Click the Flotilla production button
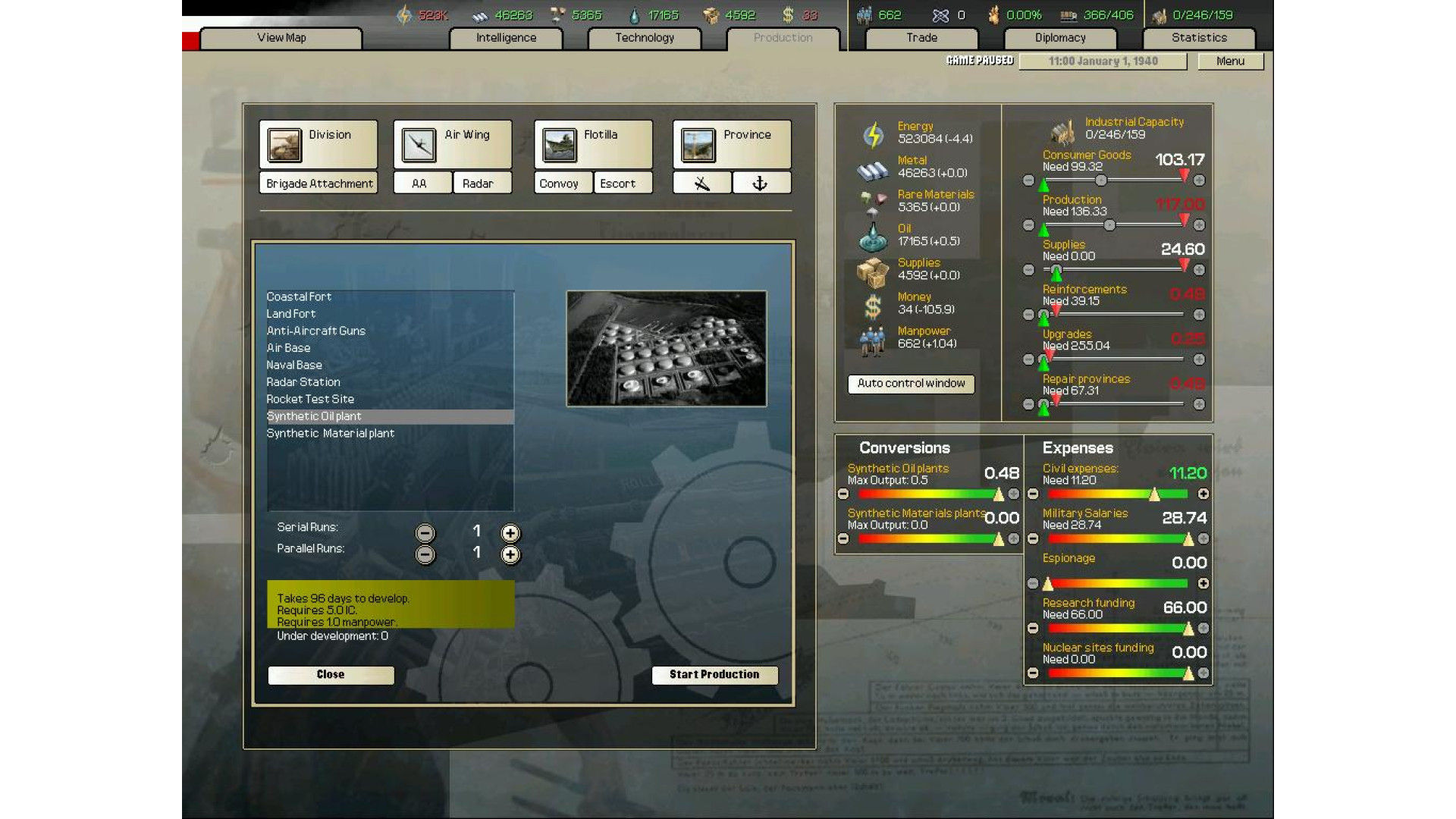The height and width of the screenshot is (819, 1456). [x=593, y=144]
